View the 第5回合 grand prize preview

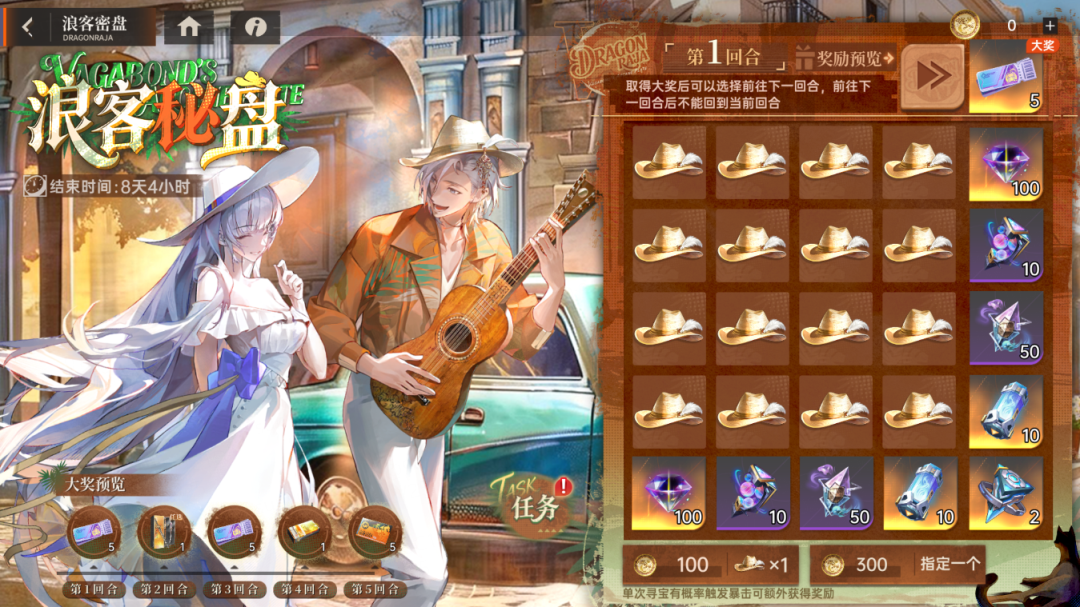[375, 532]
